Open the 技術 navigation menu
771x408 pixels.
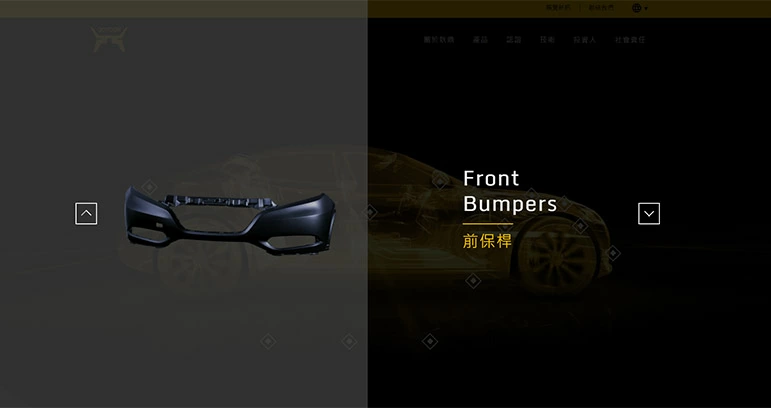click(547, 40)
